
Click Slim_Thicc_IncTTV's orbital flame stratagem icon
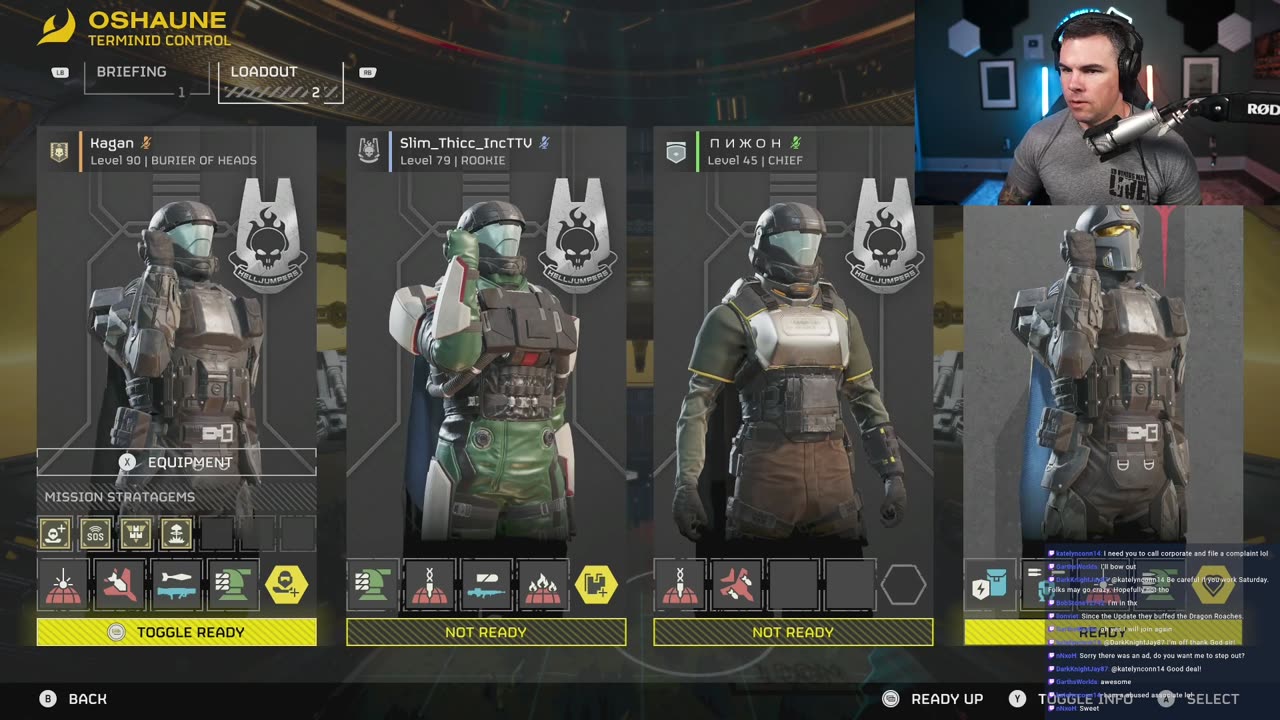pyautogui.click(x=542, y=585)
